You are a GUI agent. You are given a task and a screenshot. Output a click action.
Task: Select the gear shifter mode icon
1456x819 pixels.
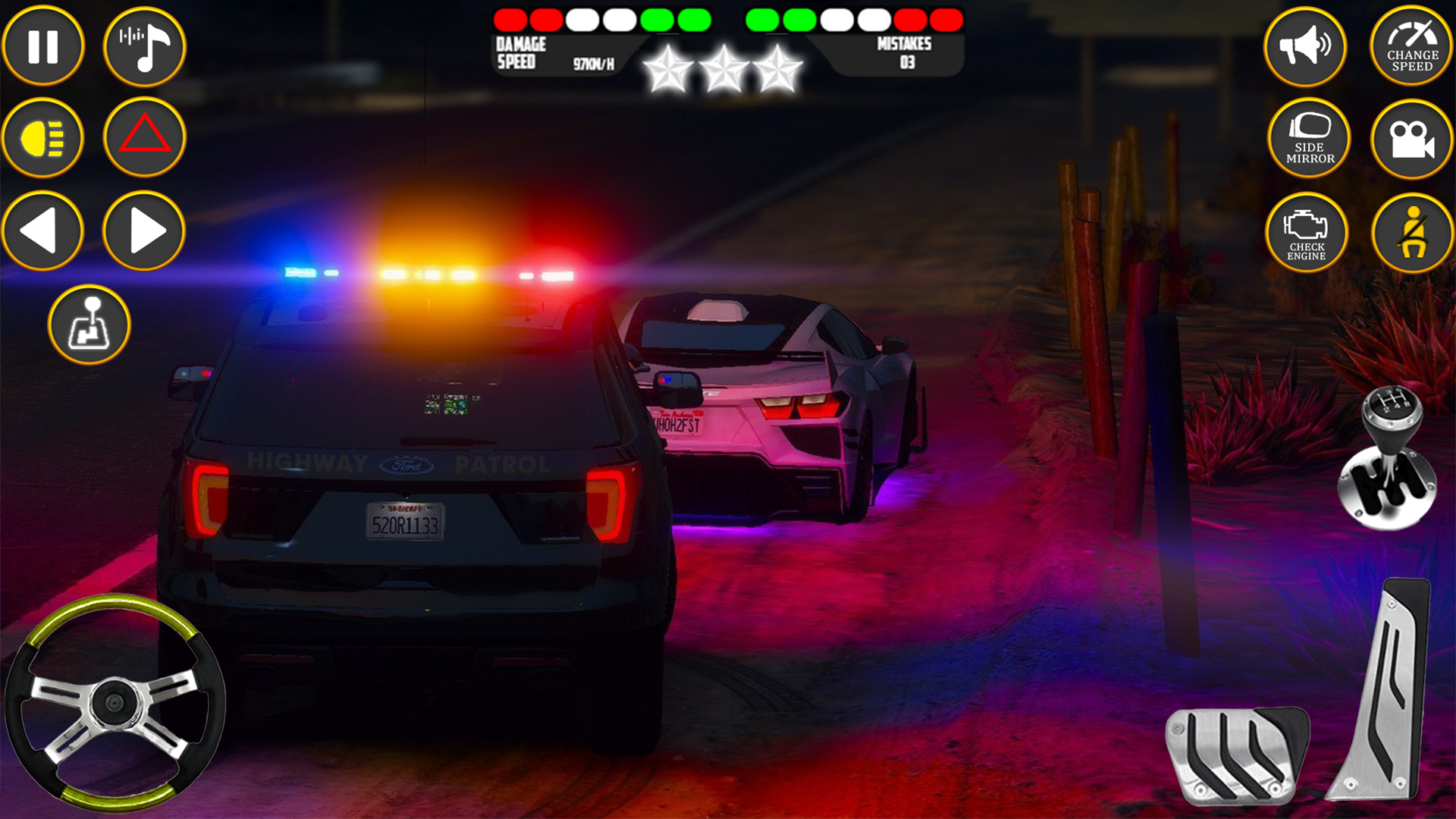point(91,325)
